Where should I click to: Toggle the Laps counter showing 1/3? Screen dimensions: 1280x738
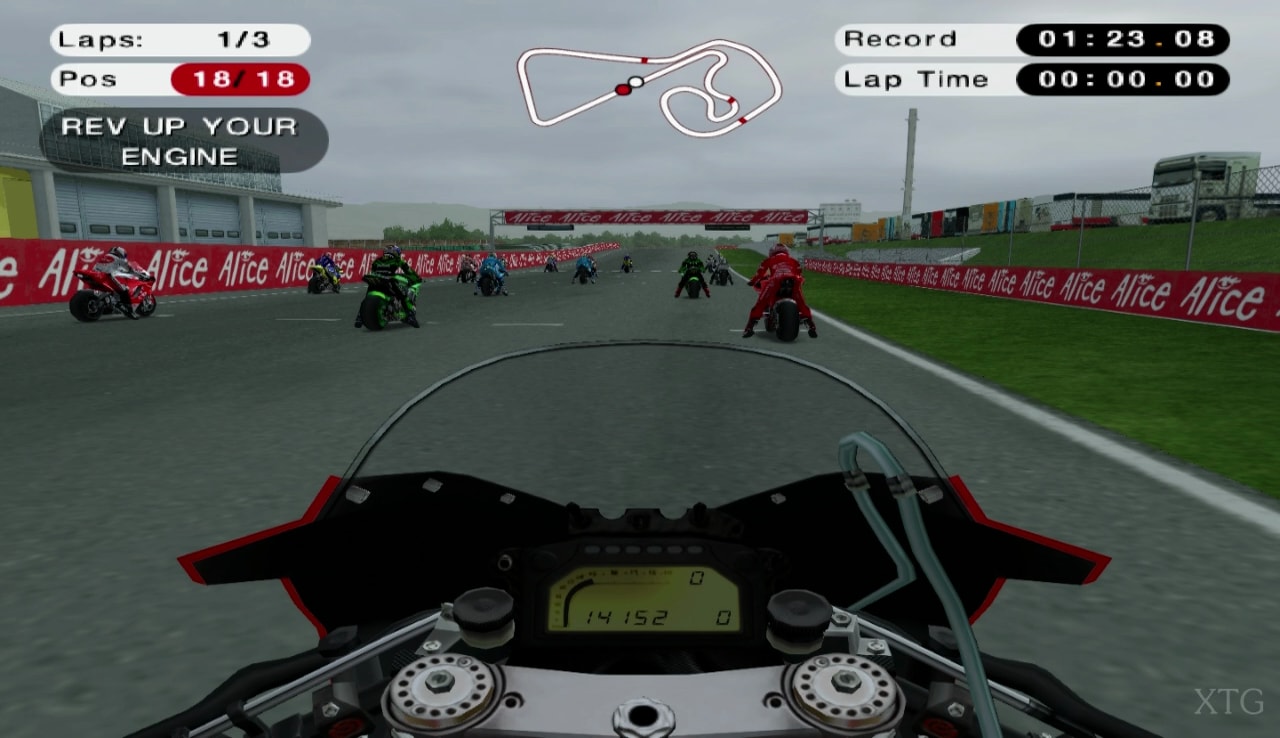click(178, 40)
